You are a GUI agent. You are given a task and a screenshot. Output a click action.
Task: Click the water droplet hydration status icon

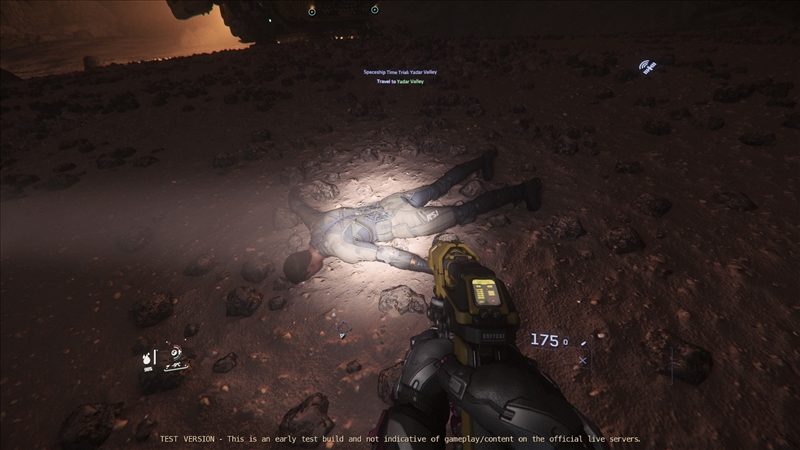[x=146, y=356]
